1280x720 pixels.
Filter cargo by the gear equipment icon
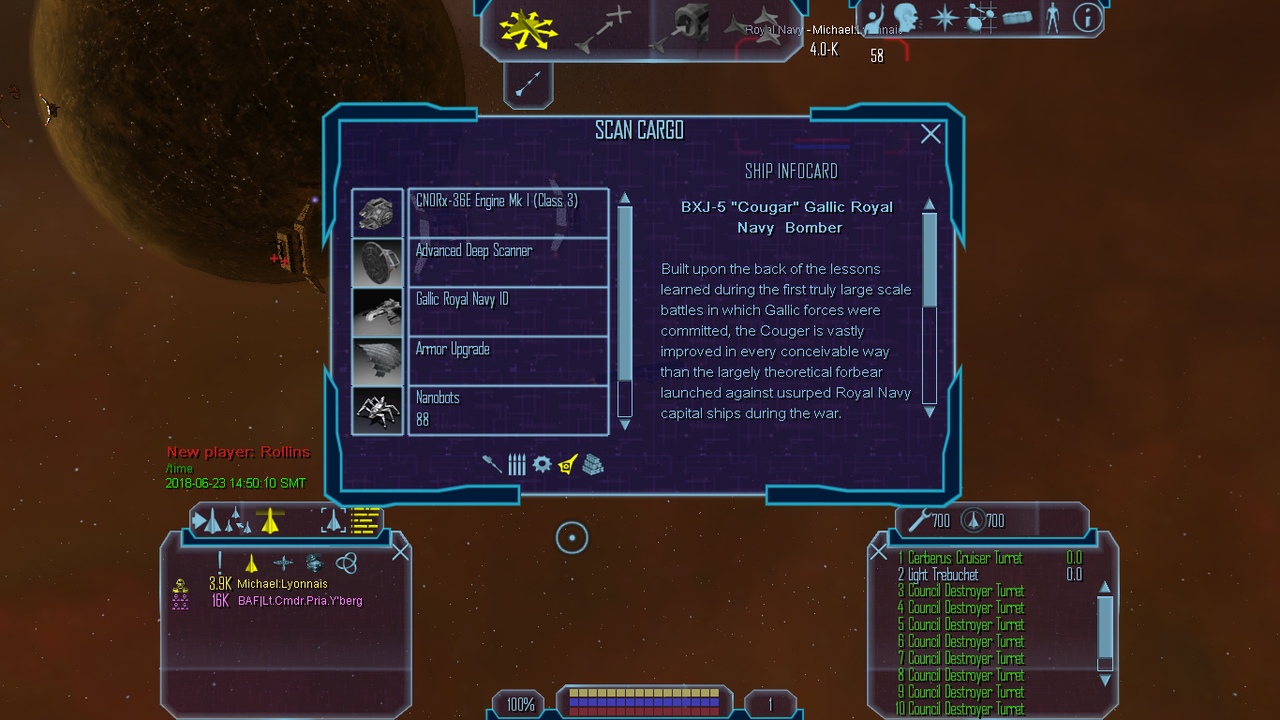(x=542, y=464)
